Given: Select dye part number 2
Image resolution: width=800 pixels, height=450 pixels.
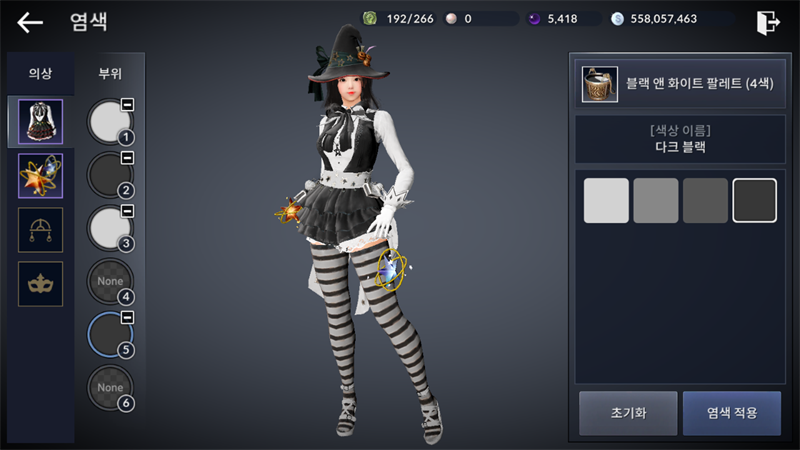Looking at the screenshot, I should pyautogui.click(x=110, y=175).
